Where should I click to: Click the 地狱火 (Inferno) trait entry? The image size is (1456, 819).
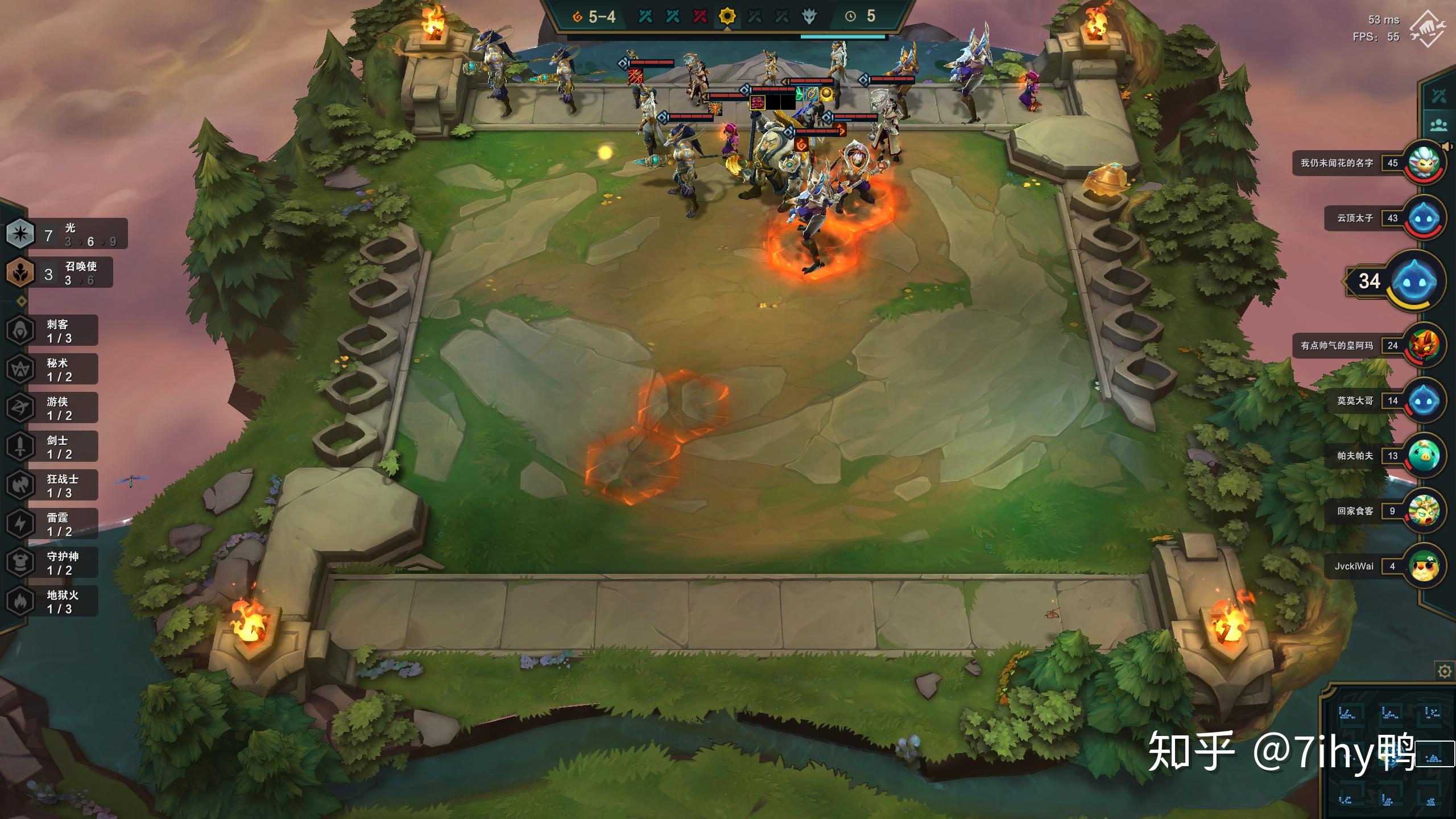[x=52, y=601]
